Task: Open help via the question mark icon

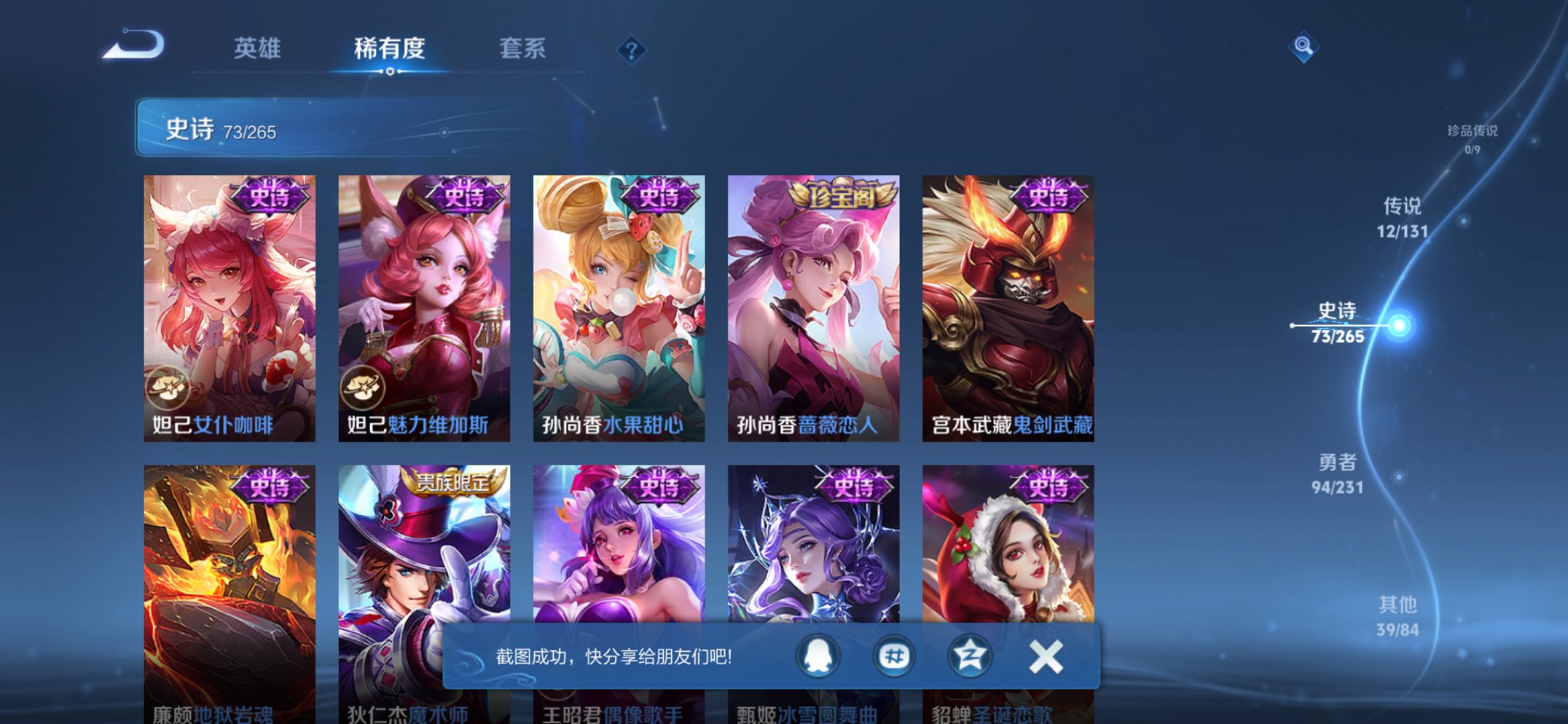Action: (x=631, y=50)
